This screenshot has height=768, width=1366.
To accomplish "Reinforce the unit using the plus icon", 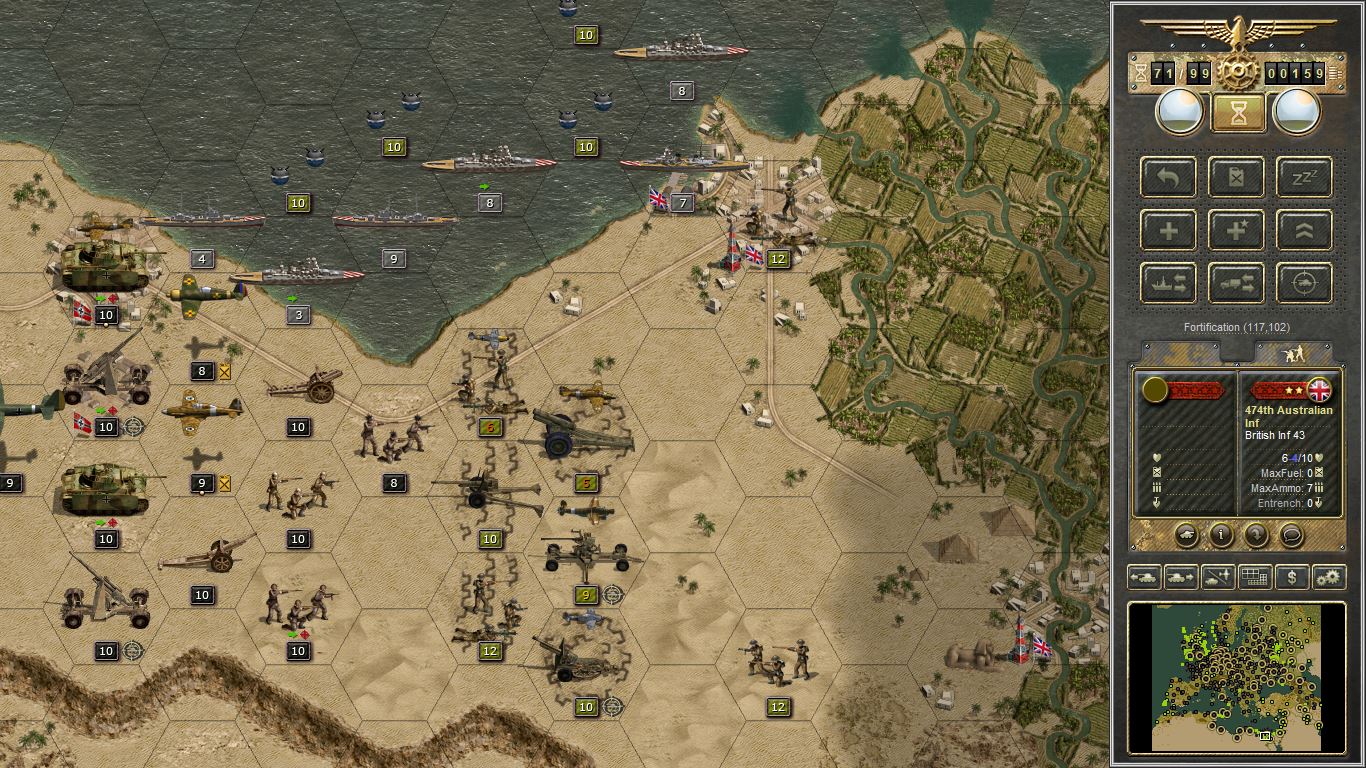I will [x=1168, y=230].
